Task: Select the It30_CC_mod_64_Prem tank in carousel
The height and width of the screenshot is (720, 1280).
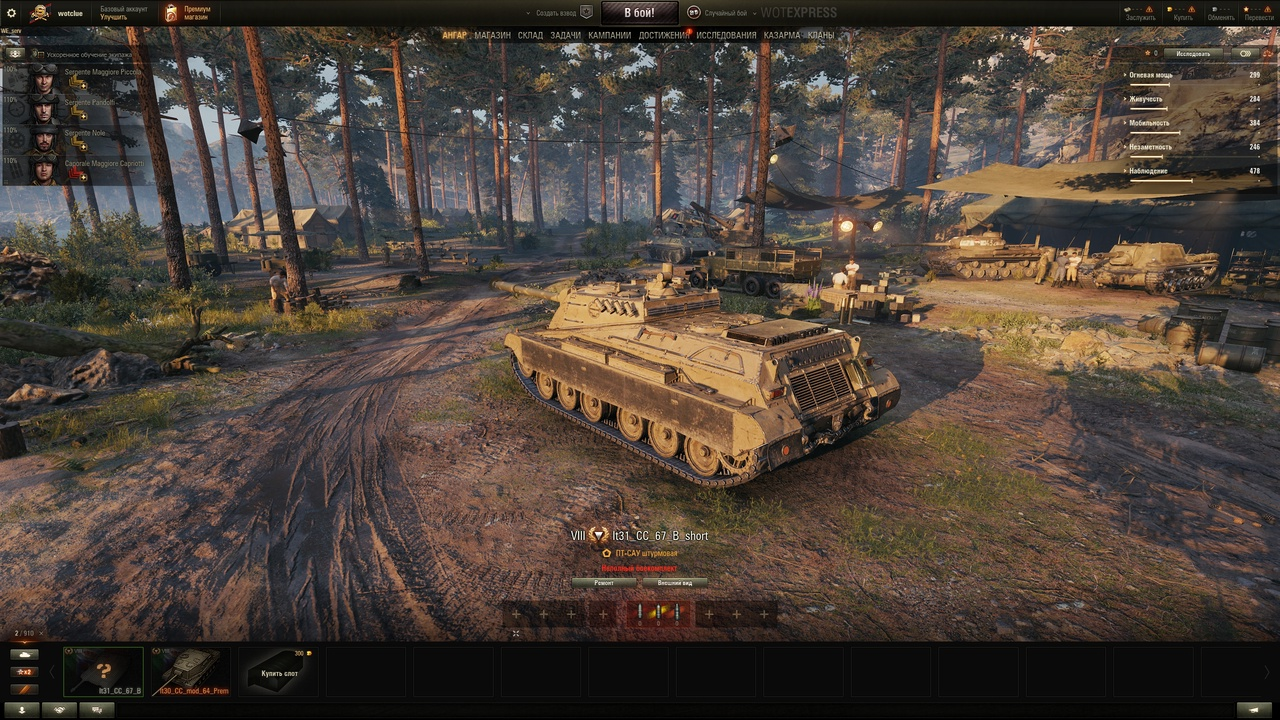Action: tap(190, 671)
